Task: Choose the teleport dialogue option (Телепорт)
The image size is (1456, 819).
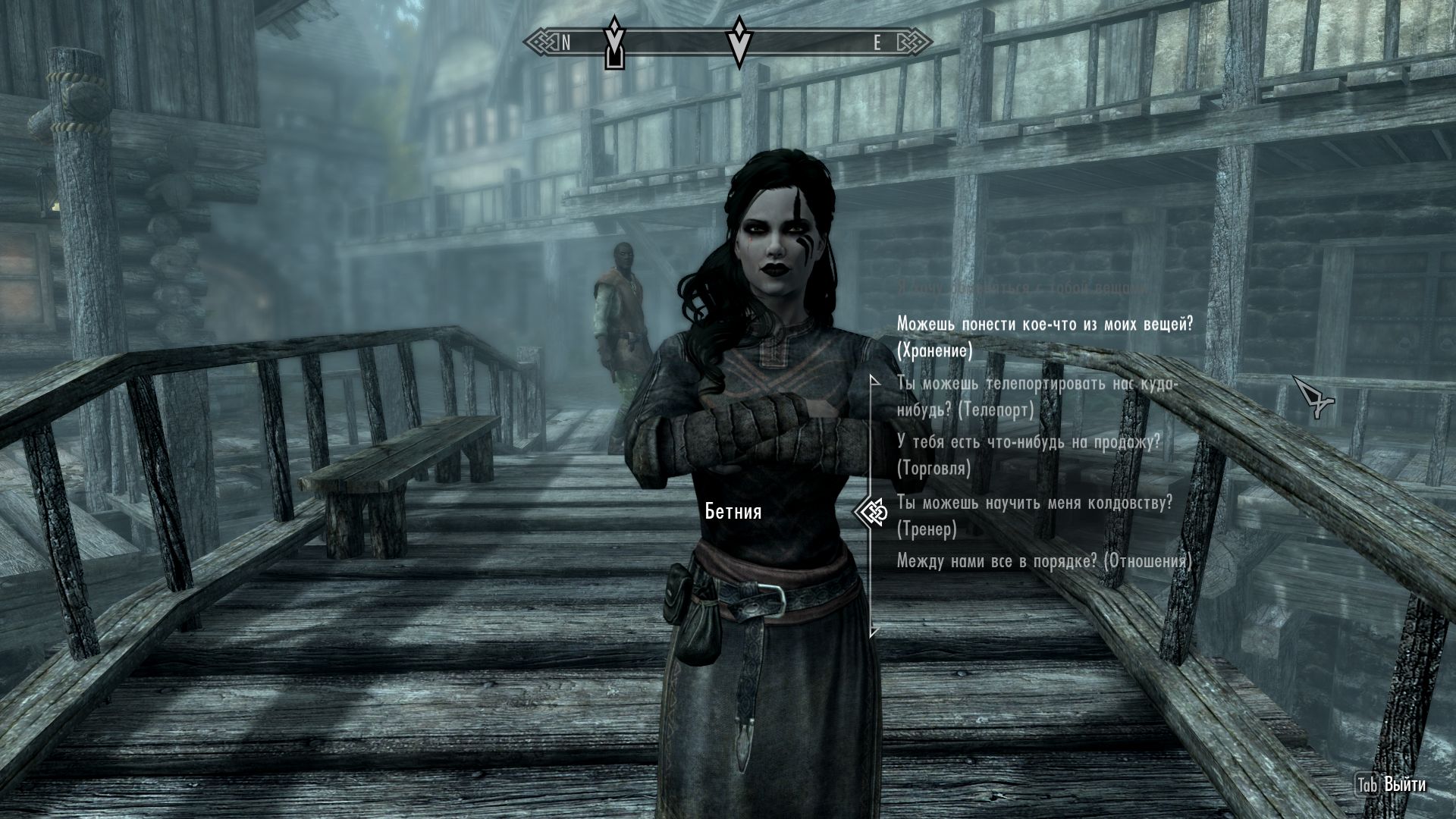Action: (x=1037, y=397)
